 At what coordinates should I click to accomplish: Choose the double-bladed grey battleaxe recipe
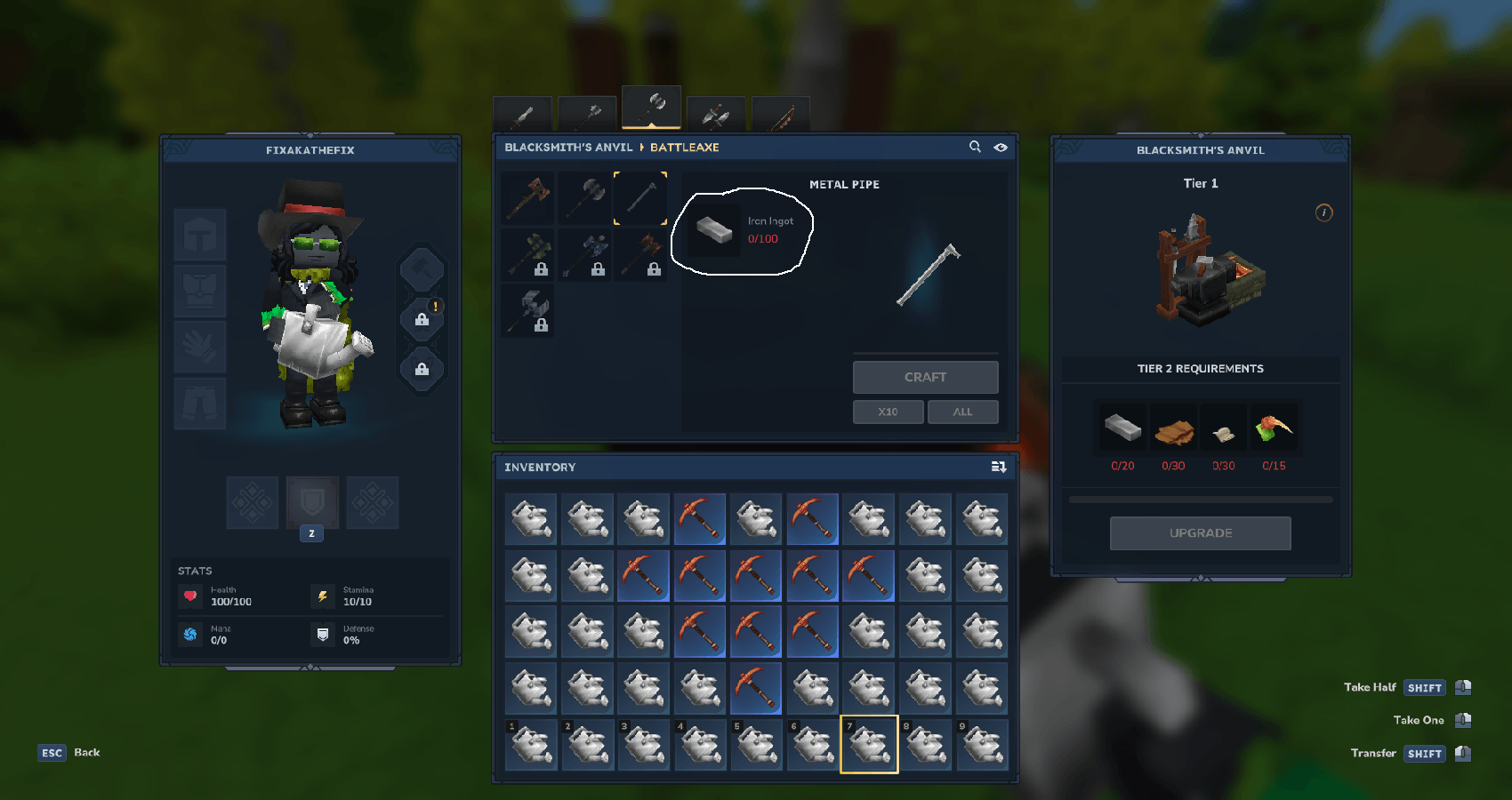pyautogui.click(x=584, y=198)
